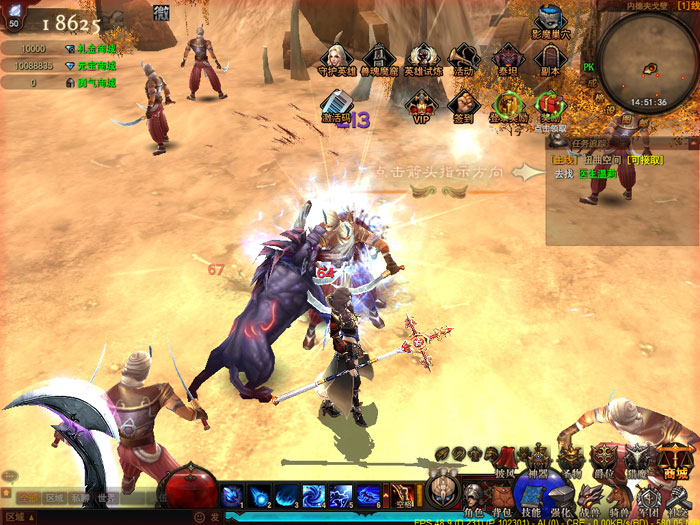
Task: Open the 副本 instance gate icon
Action: (x=549, y=58)
